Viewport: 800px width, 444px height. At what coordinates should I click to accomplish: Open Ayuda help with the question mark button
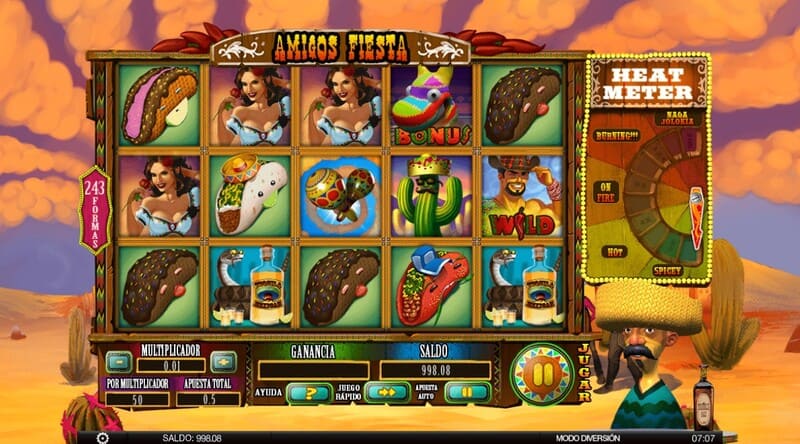point(309,393)
